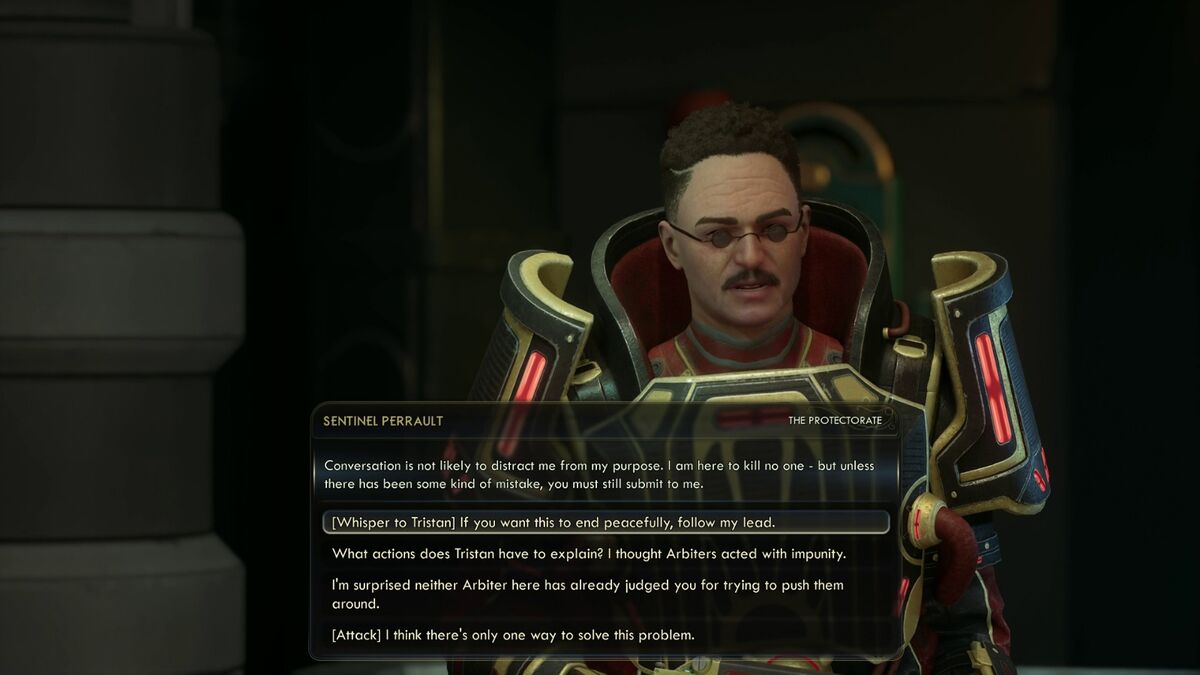Ask what actions Tristan has to explain
This screenshot has width=1200, height=675.
click(x=589, y=554)
